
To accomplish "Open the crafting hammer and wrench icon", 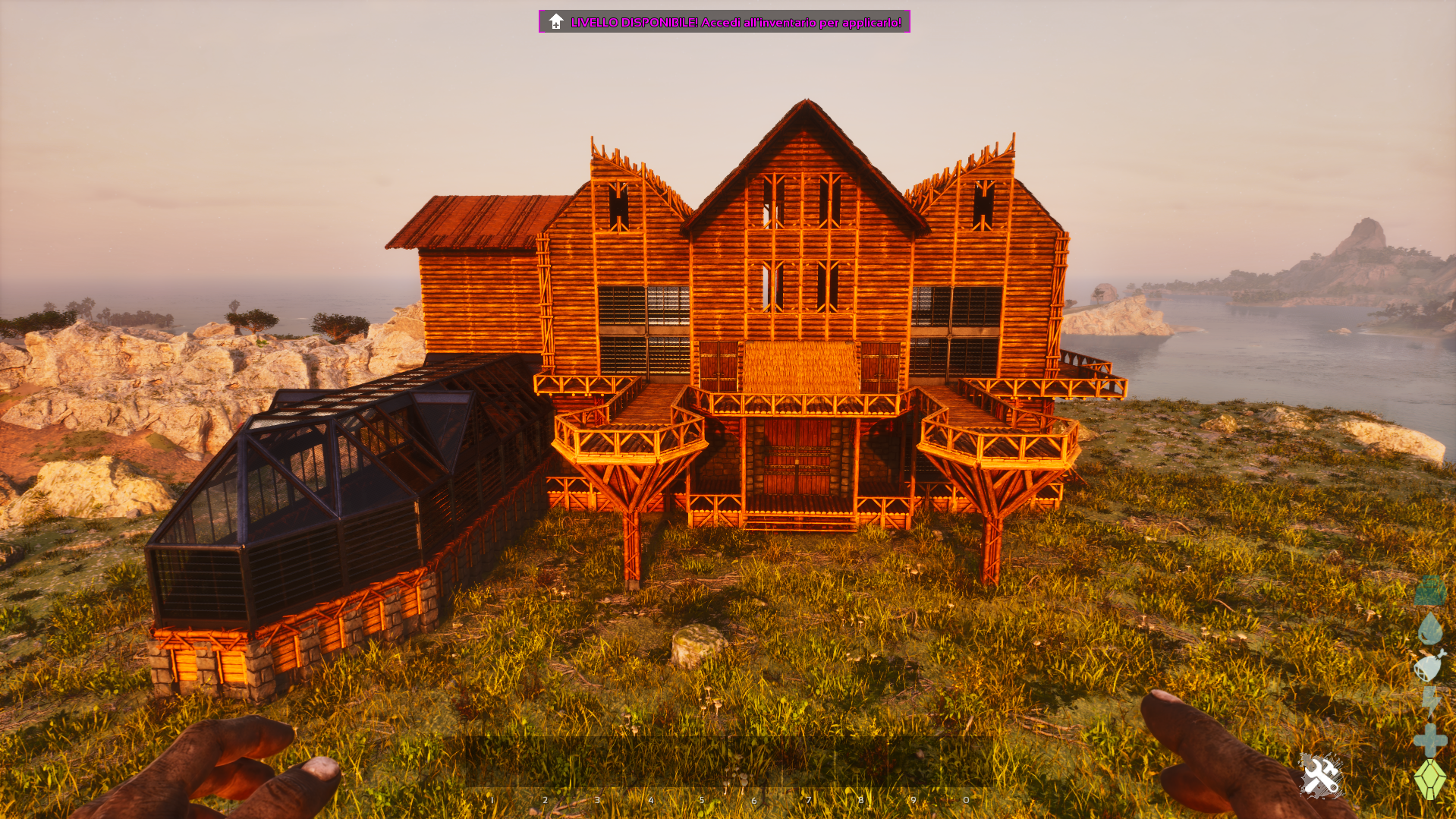I will [1321, 776].
